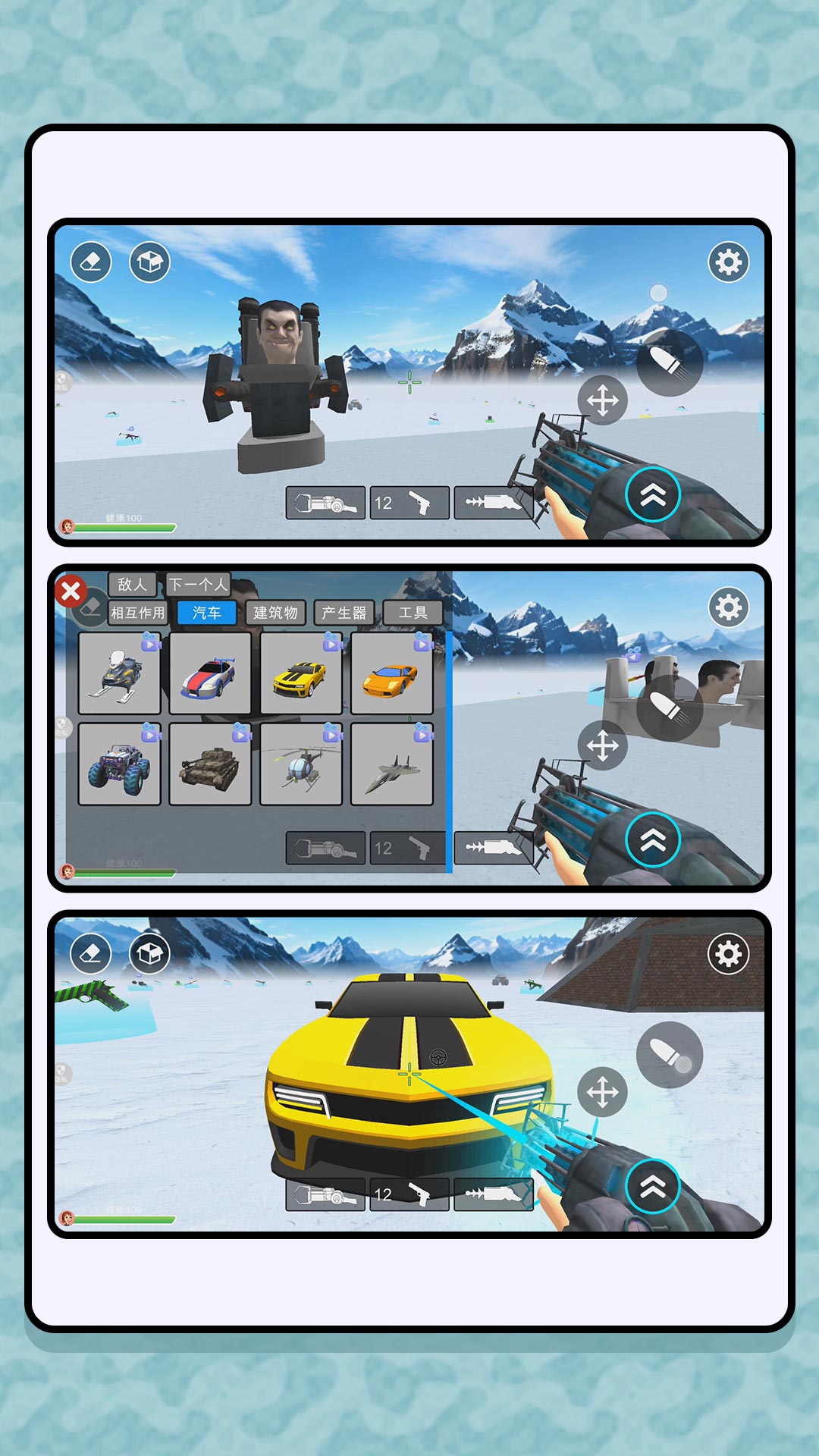Select the orange sports car tile

pyautogui.click(x=392, y=673)
